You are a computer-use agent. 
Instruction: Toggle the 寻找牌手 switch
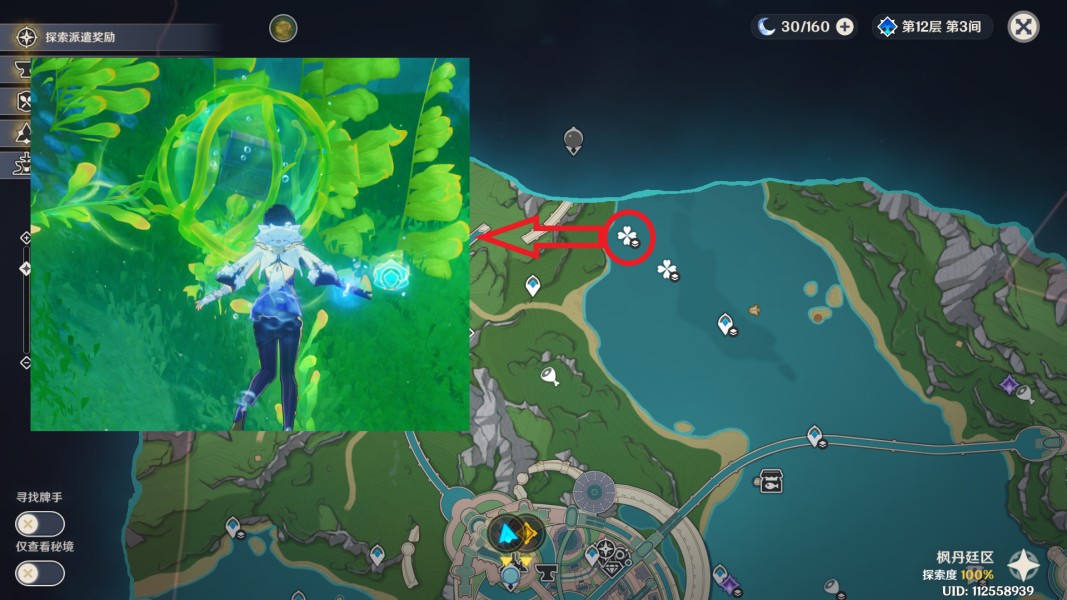point(40,524)
